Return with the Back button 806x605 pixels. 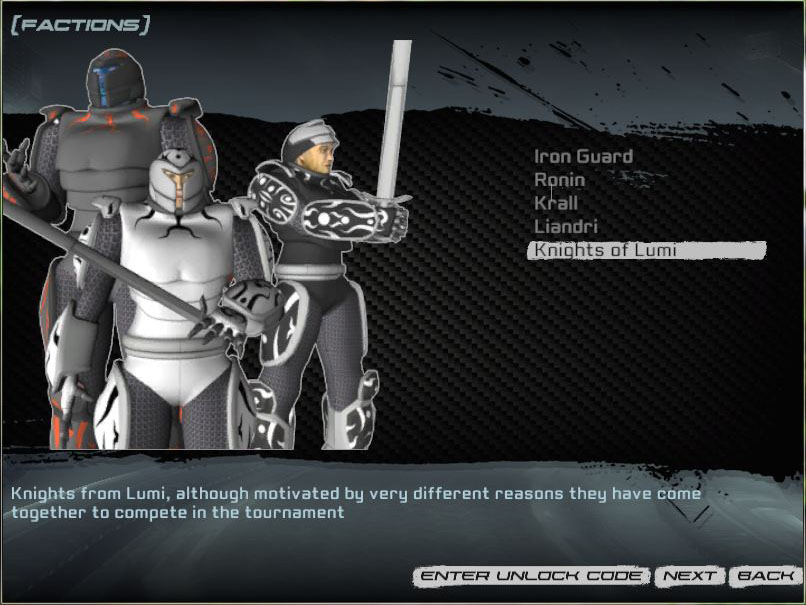(766, 576)
